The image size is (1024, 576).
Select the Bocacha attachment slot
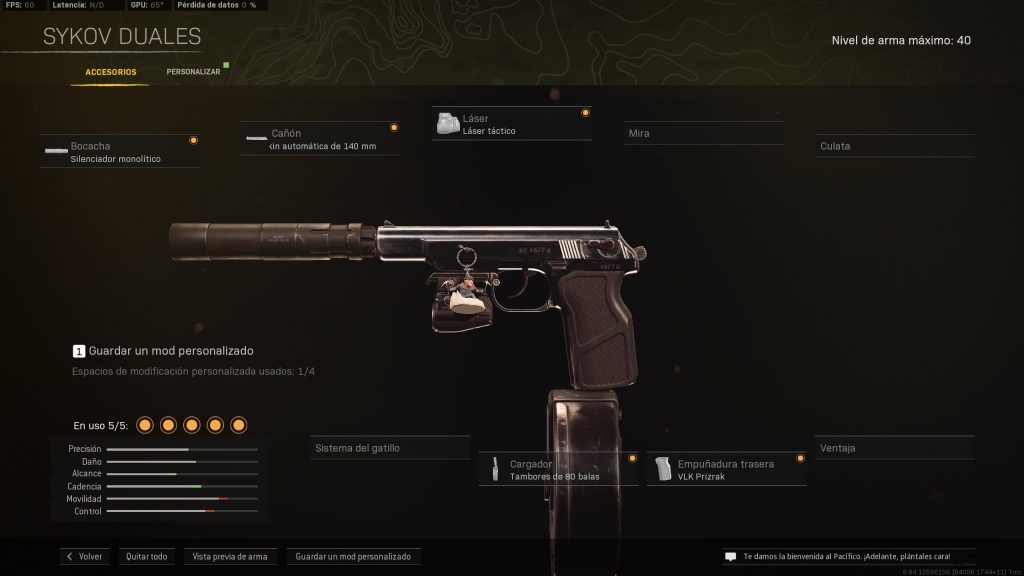tap(120, 152)
